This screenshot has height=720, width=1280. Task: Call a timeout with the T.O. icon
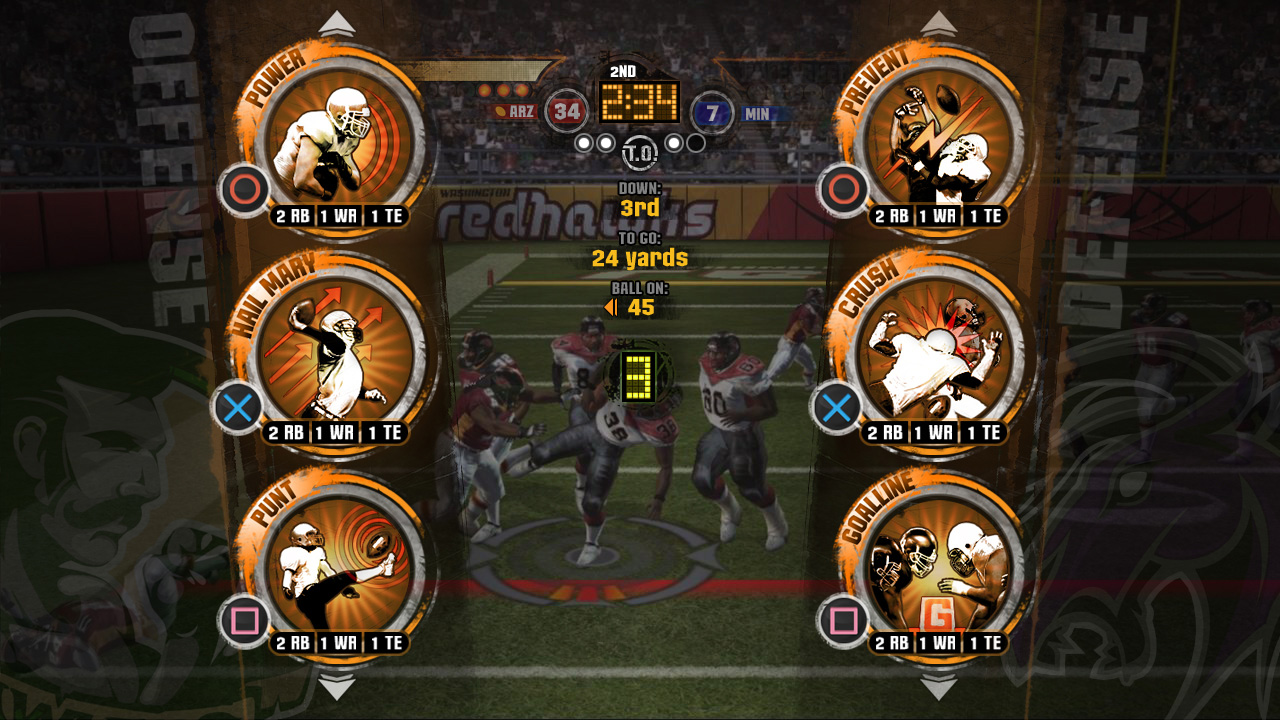tap(639, 154)
